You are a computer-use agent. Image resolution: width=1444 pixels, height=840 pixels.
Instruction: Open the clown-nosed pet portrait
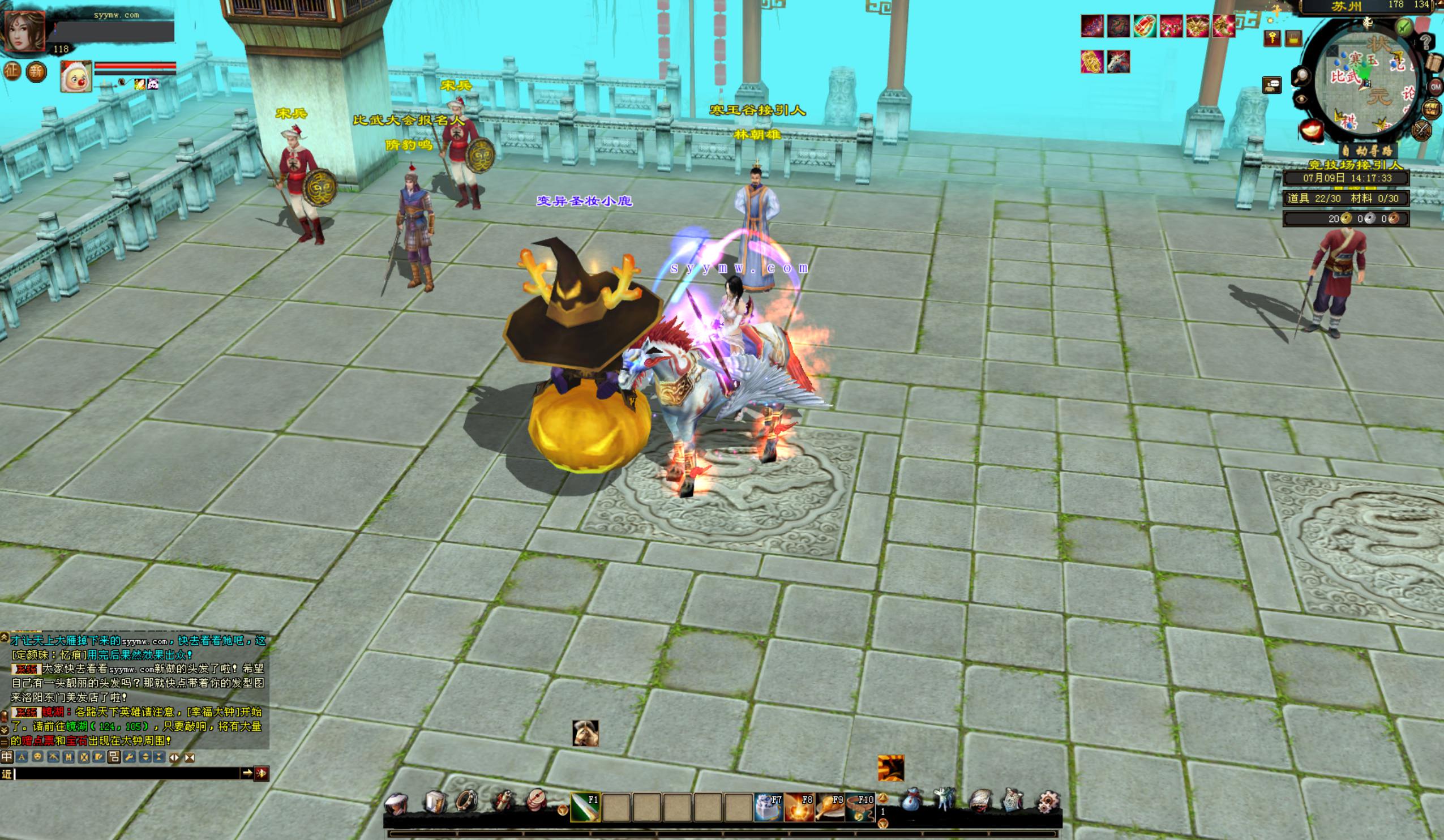click(76, 76)
